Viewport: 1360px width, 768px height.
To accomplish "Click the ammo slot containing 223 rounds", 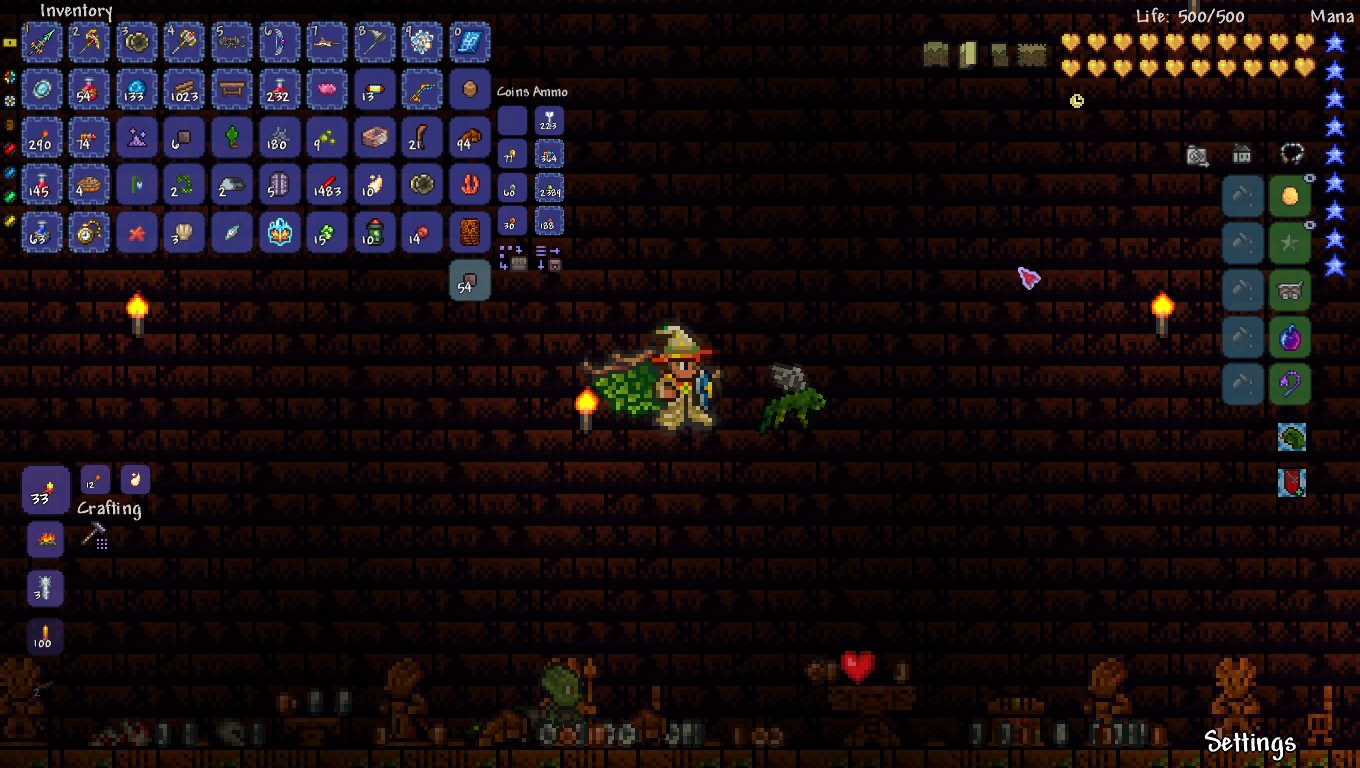I will 549,121.
